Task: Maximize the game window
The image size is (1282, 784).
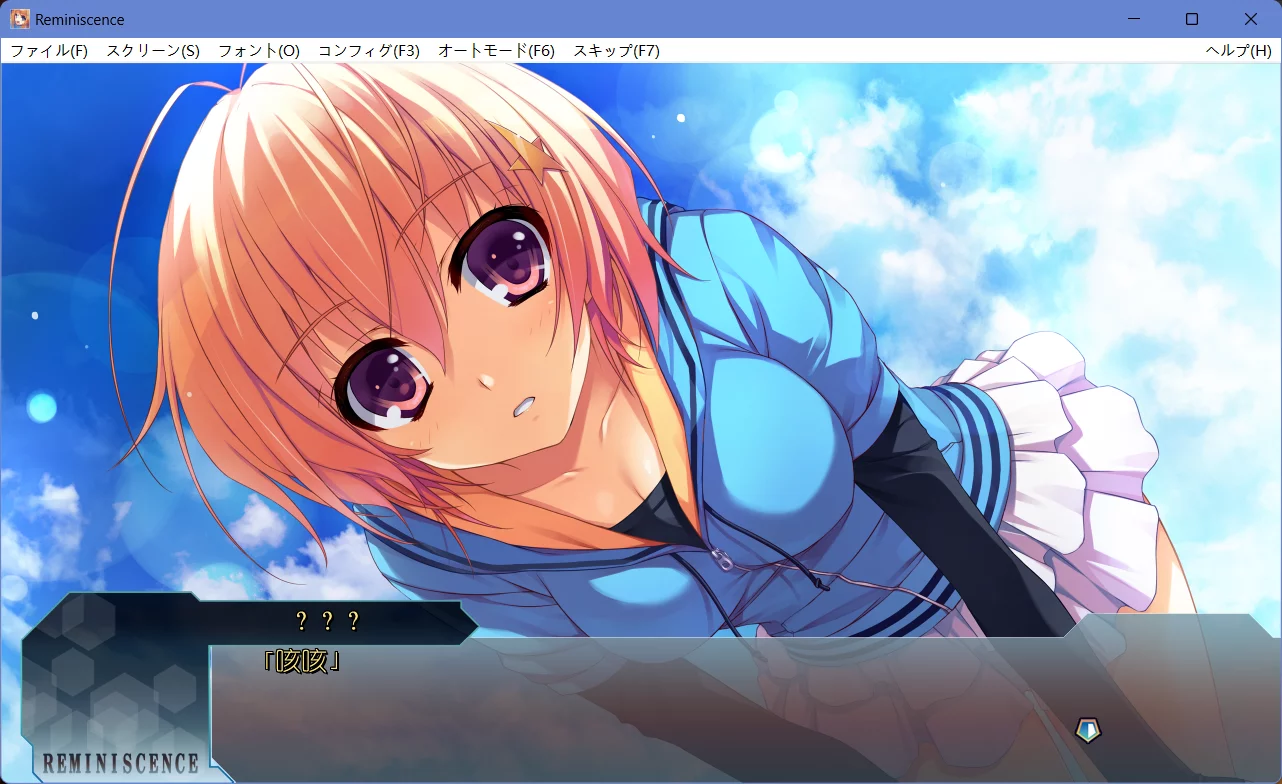Action: click(1193, 19)
